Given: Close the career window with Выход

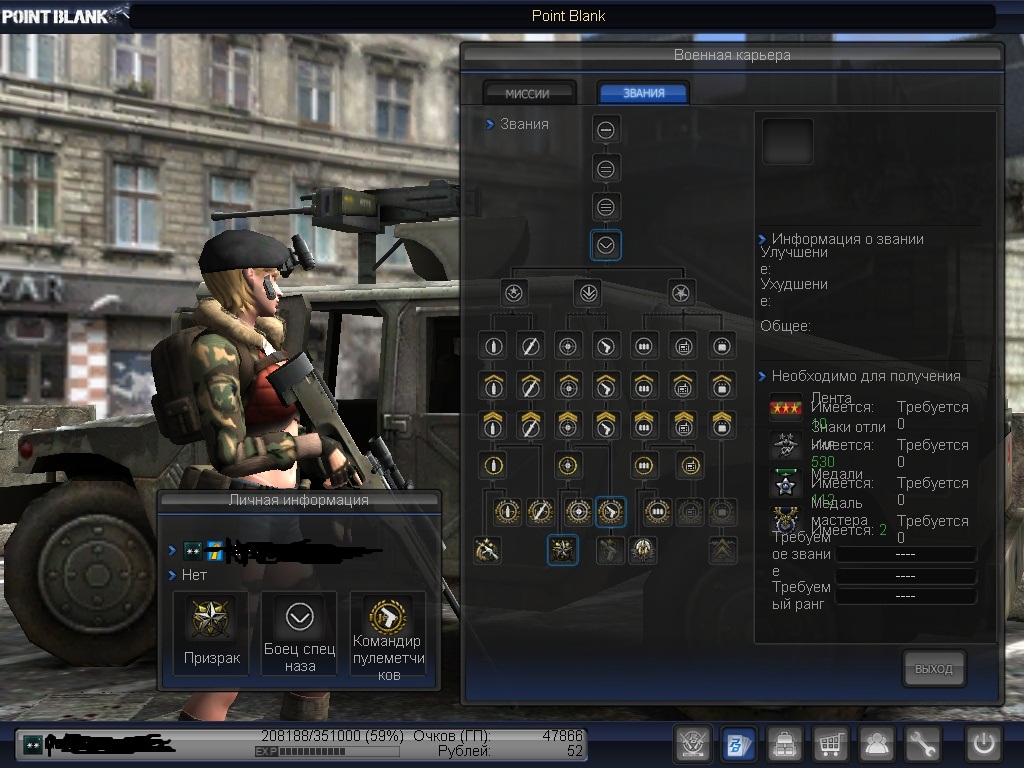Looking at the screenshot, I should (x=934, y=668).
